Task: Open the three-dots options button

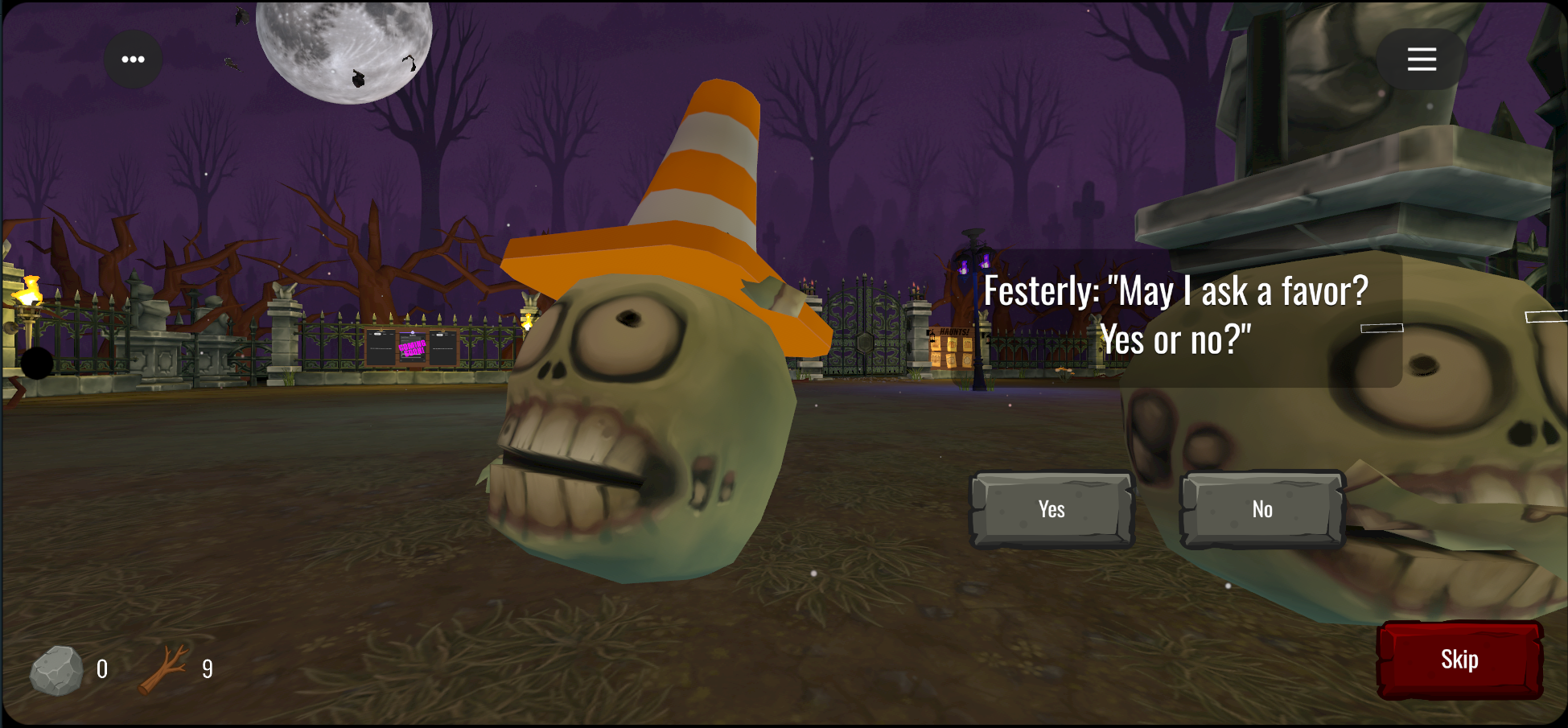Action: 134,60
